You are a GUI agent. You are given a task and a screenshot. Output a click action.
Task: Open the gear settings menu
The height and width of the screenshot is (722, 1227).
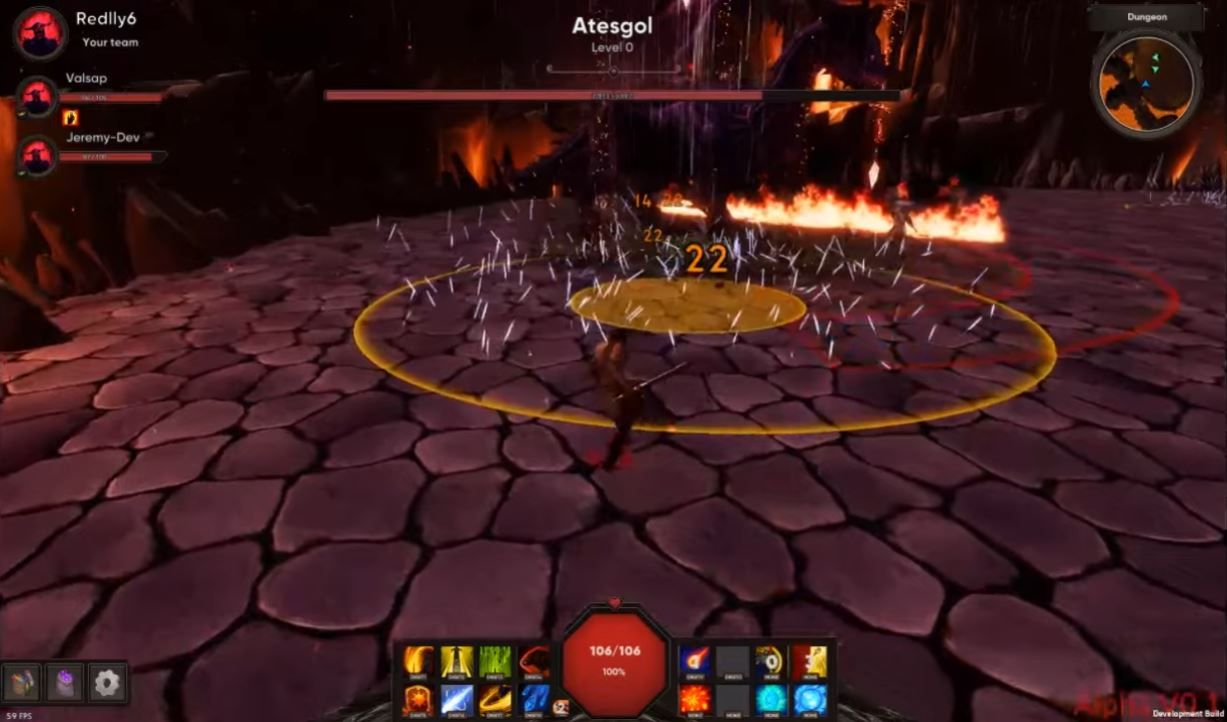click(107, 683)
